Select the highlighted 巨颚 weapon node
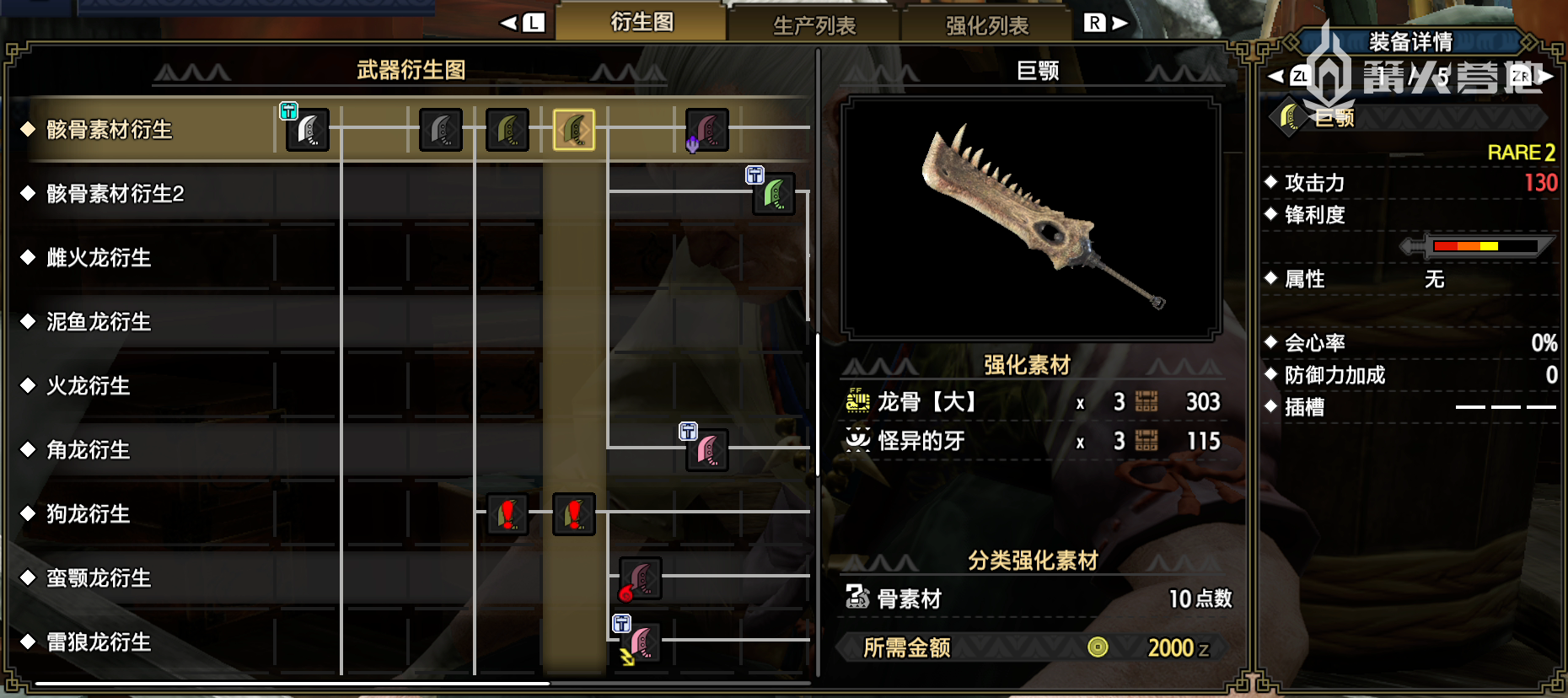The height and width of the screenshot is (698, 1568). click(x=574, y=130)
